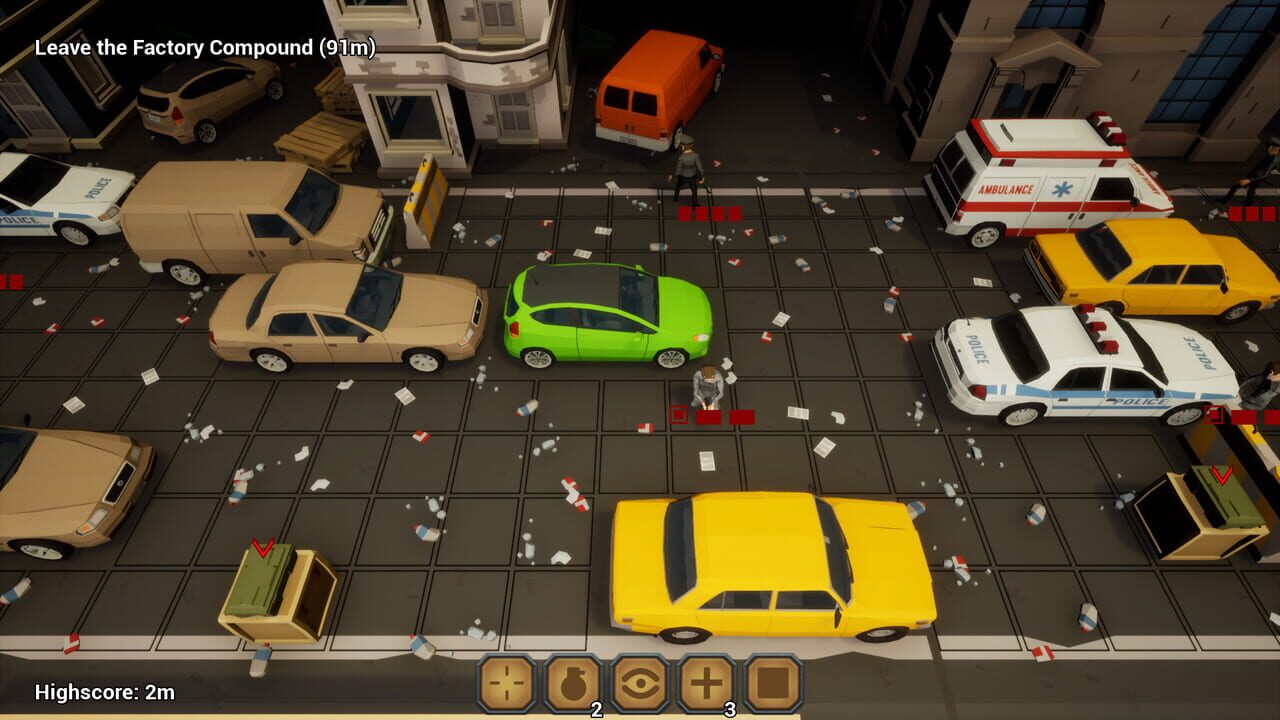Activate the crosshair aim ability

[x=507, y=684]
